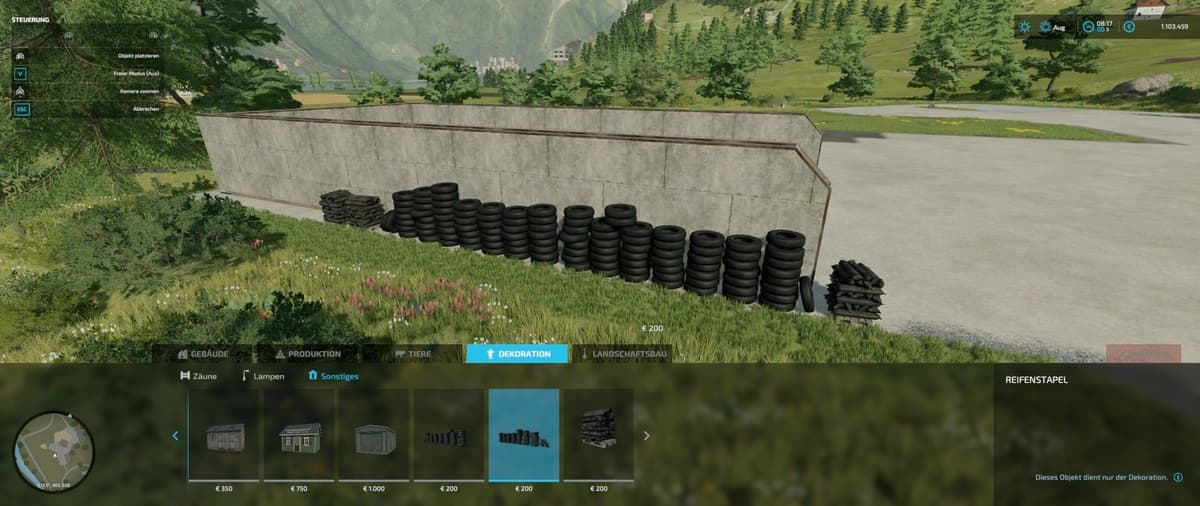Select the unhighlighted tire stack tile
Image resolution: width=1200 pixels, height=506 pixels.
(449, 436)
